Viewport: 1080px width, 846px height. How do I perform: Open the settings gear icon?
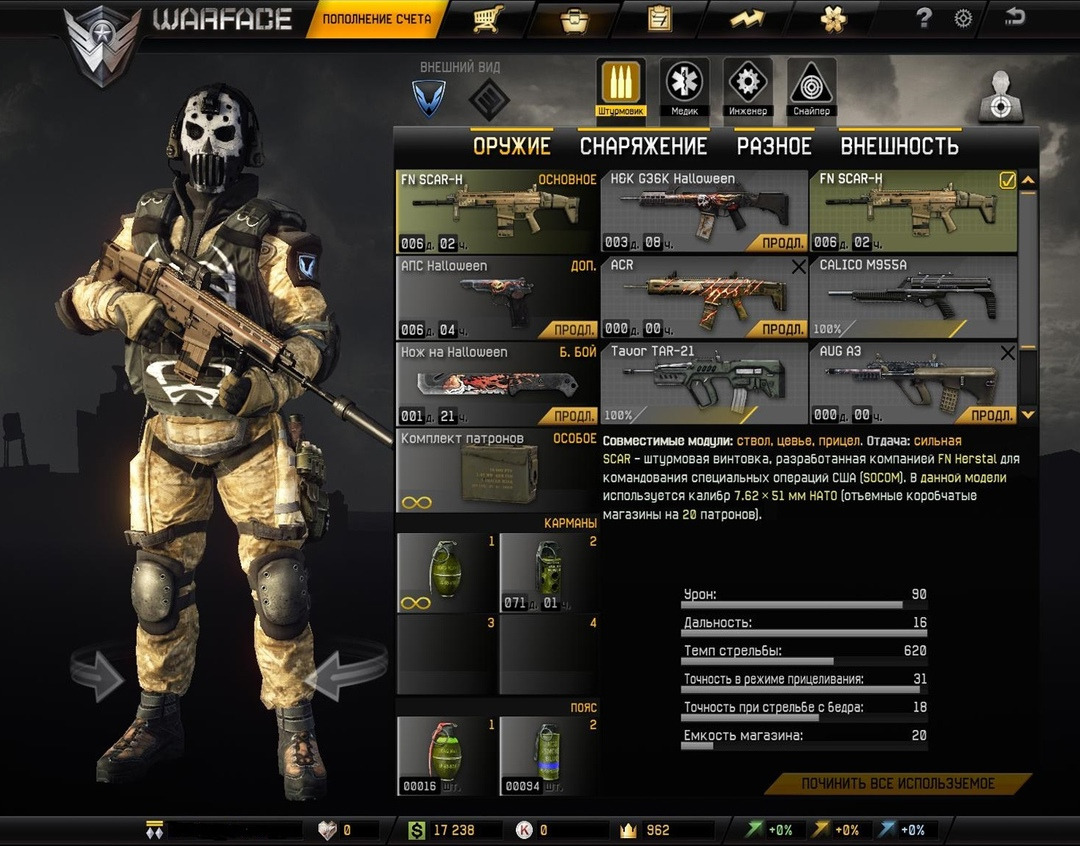(963, 18)
